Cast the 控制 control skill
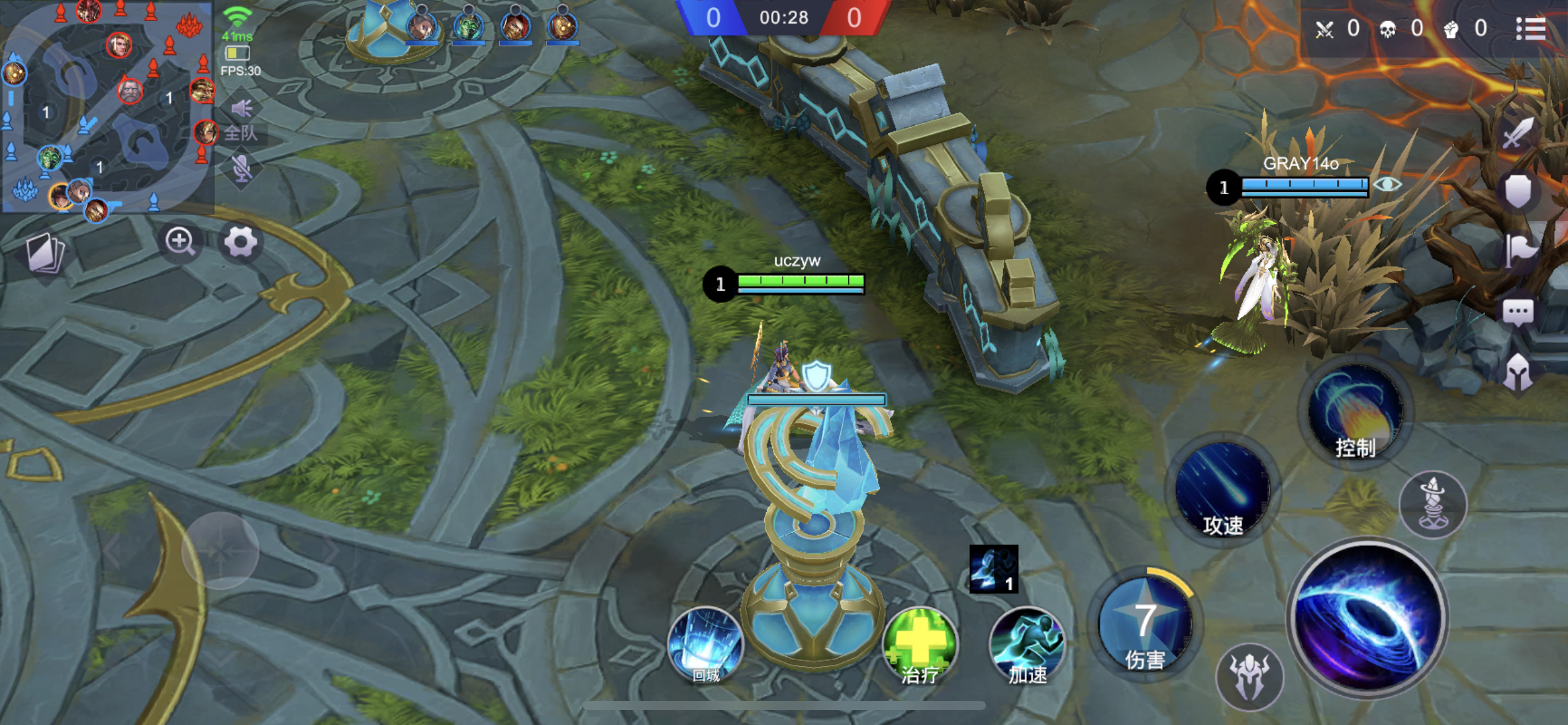 1356,412
